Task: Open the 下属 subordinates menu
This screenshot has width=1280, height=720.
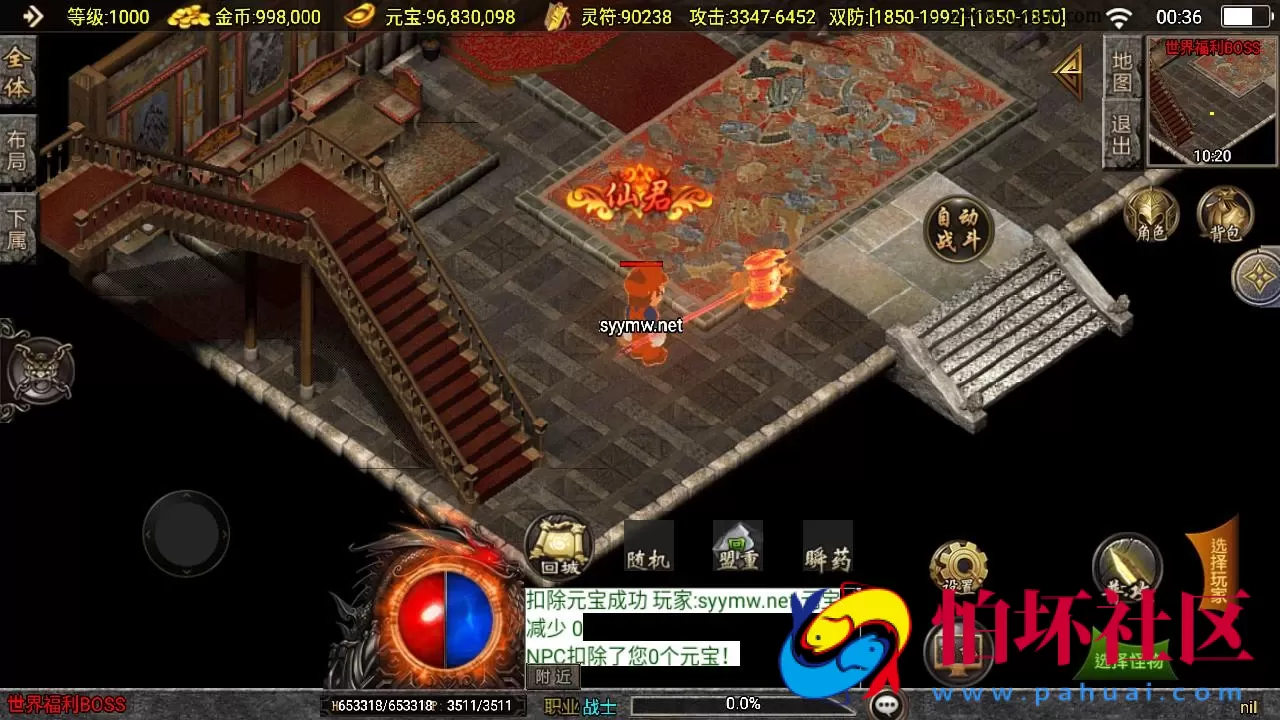Action: pyautogui.click(x=18, y=227)
